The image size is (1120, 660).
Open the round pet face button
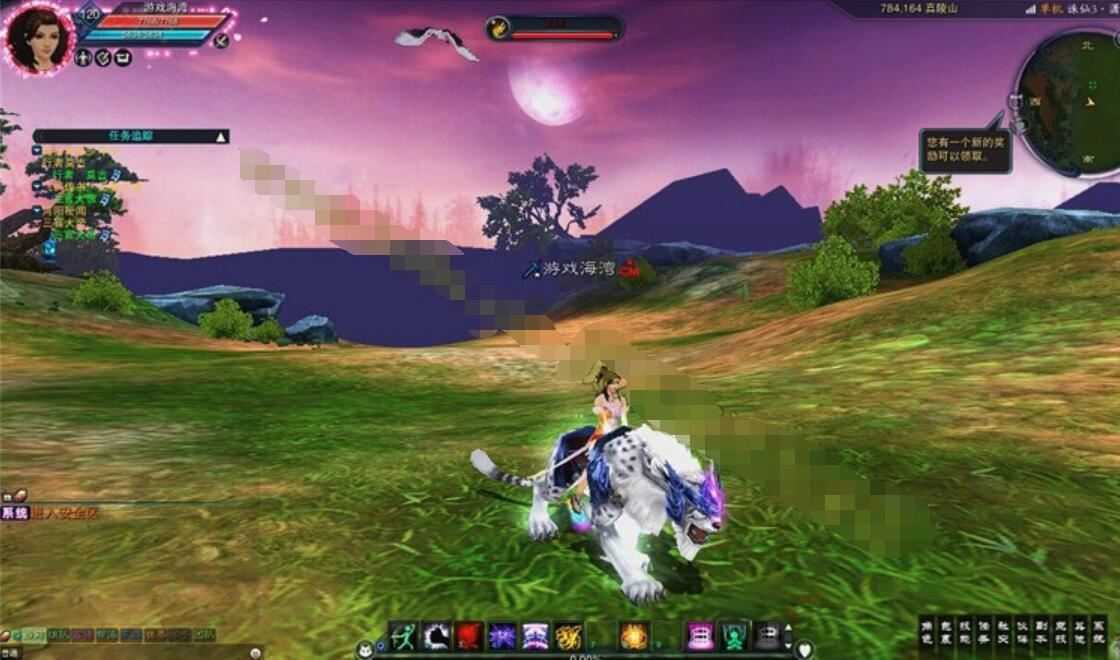pyautogui.click(x=366, y=649)
